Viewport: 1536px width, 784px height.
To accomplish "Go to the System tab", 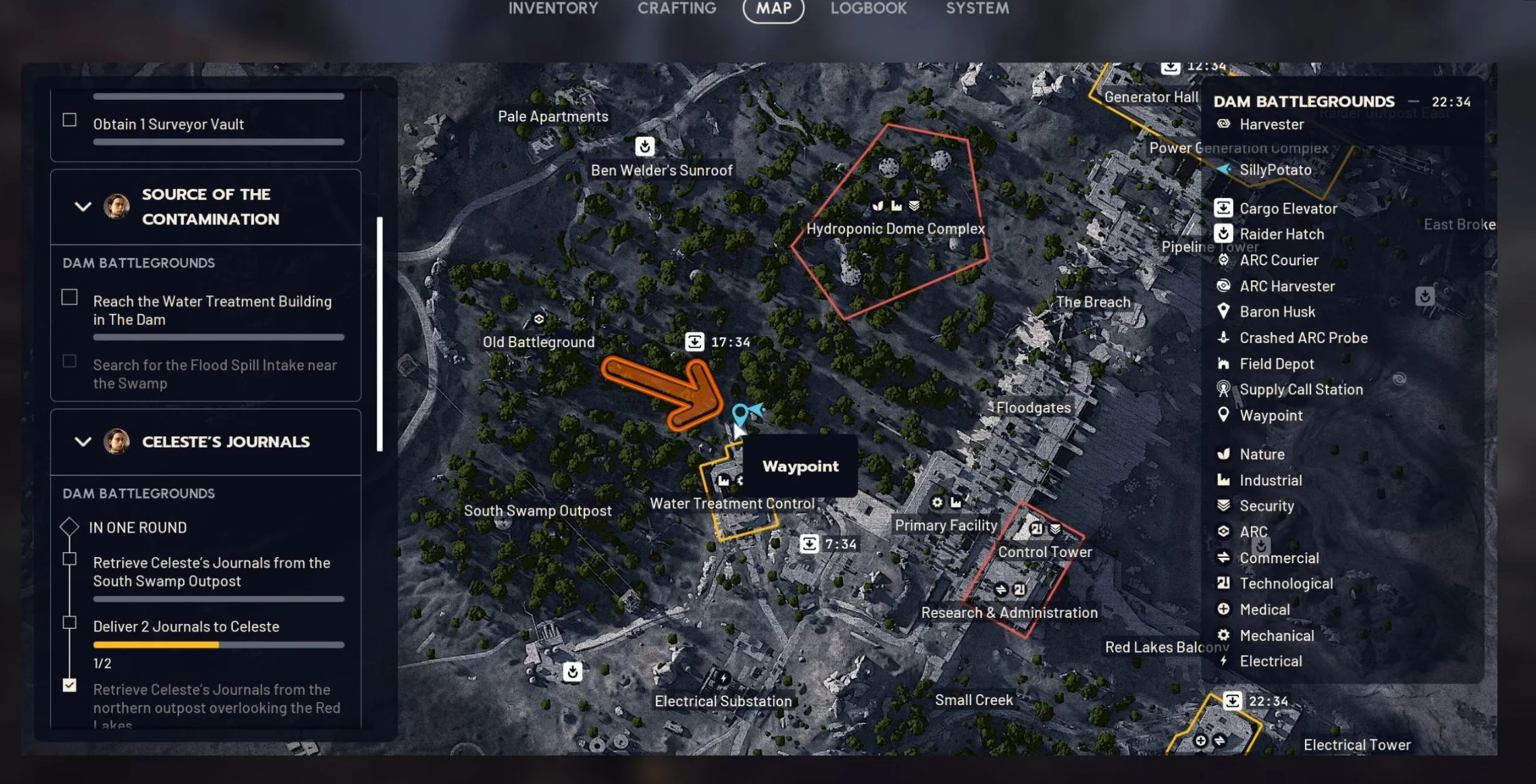I will point(977,9).
